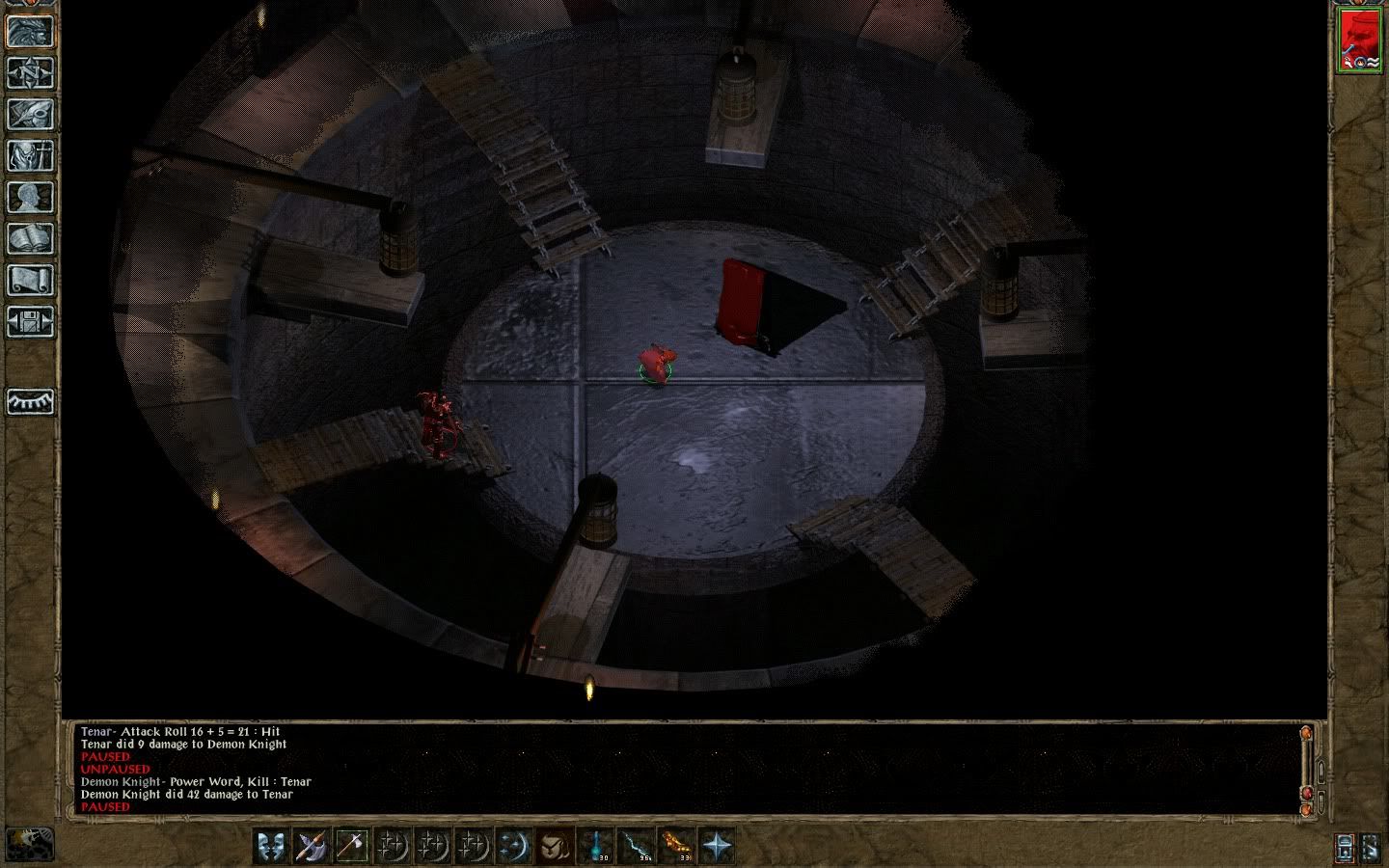Use the blue potion quick item

point(596,846)
